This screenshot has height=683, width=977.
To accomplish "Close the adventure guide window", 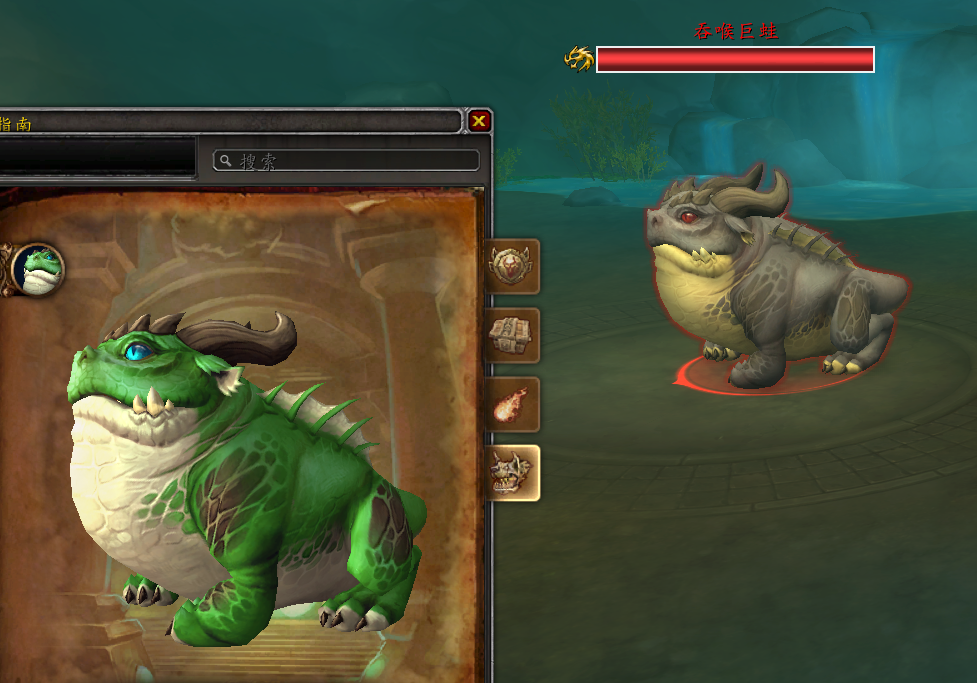I will click(x=479, y=121).
